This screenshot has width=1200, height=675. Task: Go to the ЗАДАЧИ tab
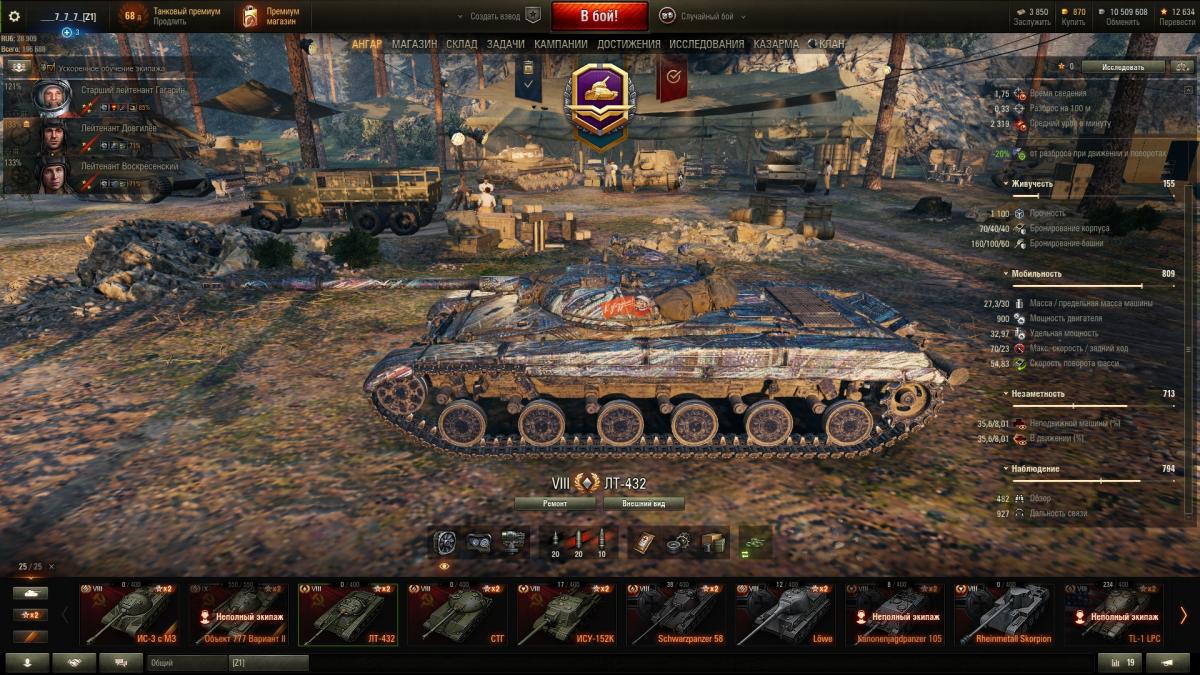(506, 44)
